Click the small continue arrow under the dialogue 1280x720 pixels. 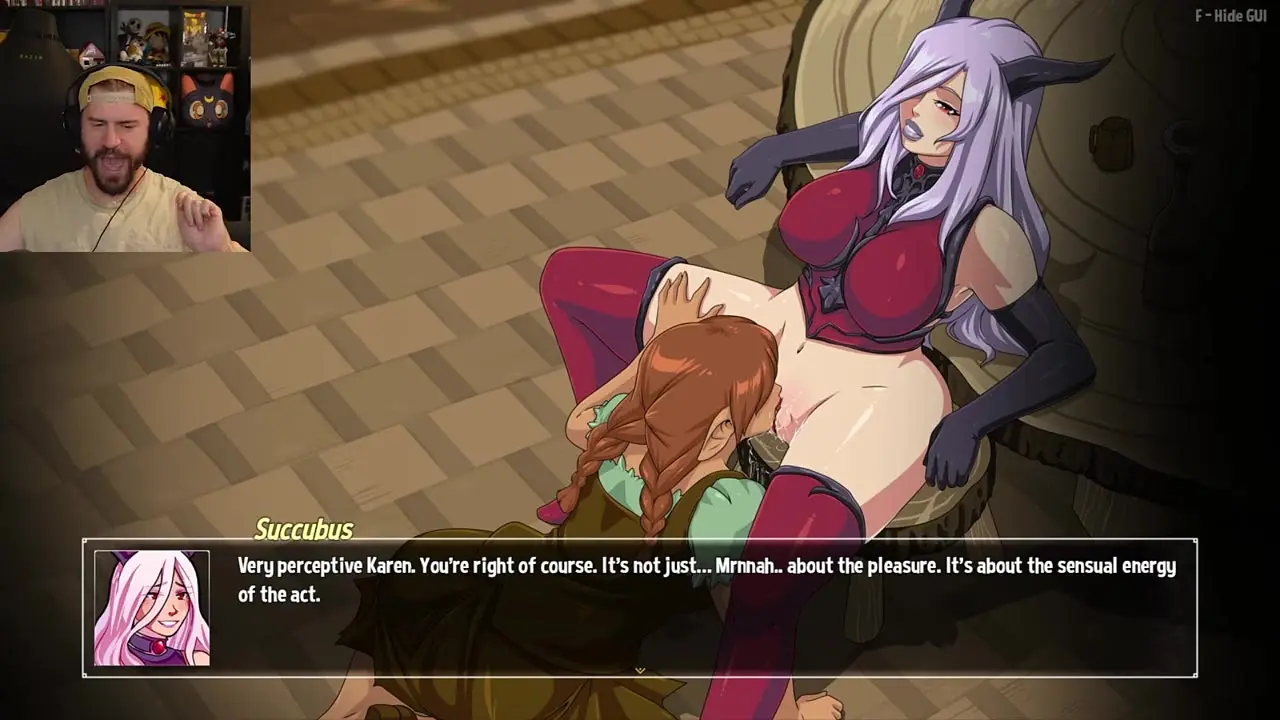640,670
